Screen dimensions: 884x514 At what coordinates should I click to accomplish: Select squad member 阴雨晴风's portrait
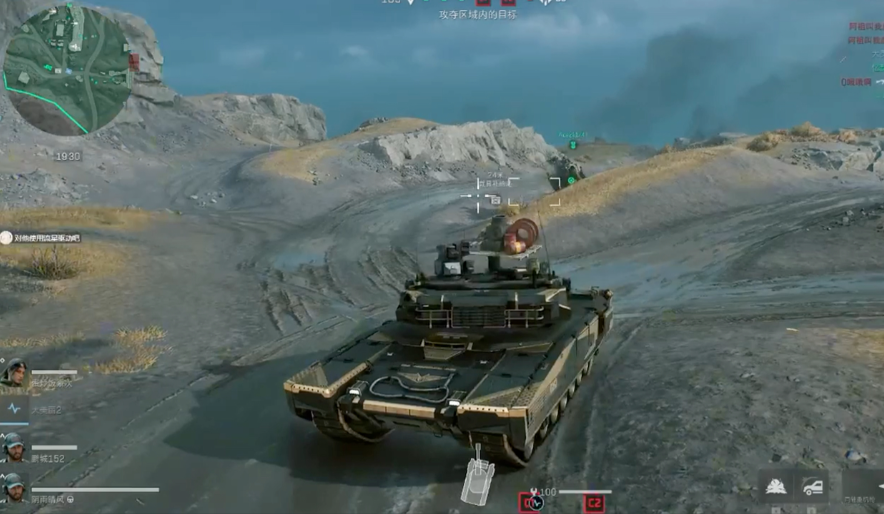click(14, 486)
